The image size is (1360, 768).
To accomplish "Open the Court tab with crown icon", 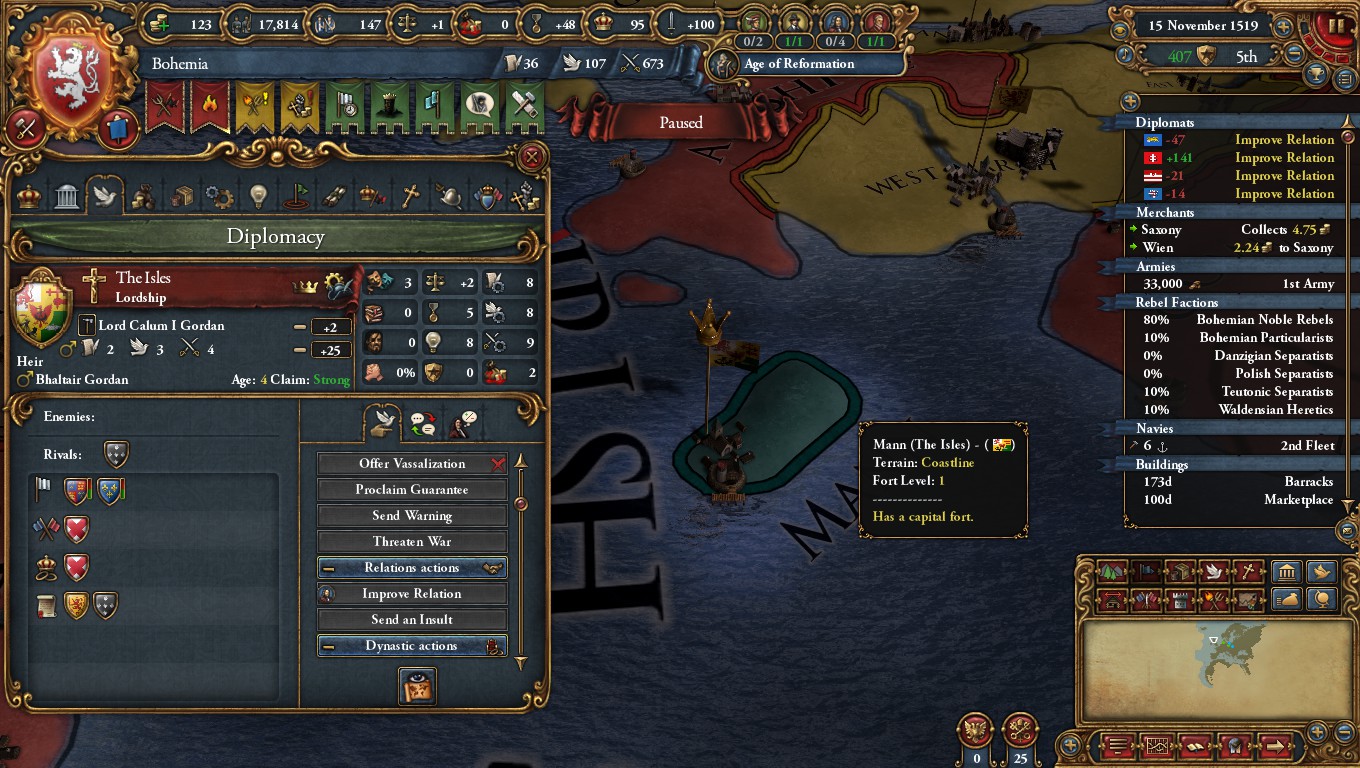I will 29,195.
